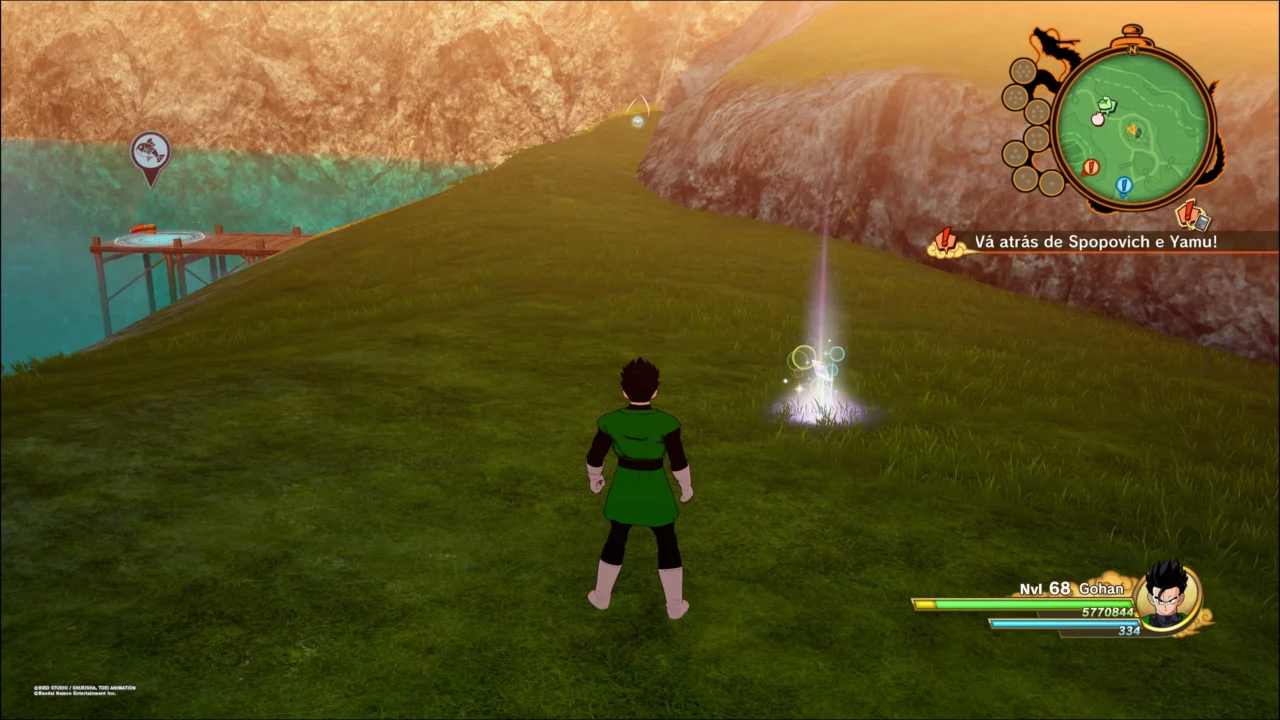Click the pink peach marker on minimap
1280x720 pixels.
click(1097, 119)
